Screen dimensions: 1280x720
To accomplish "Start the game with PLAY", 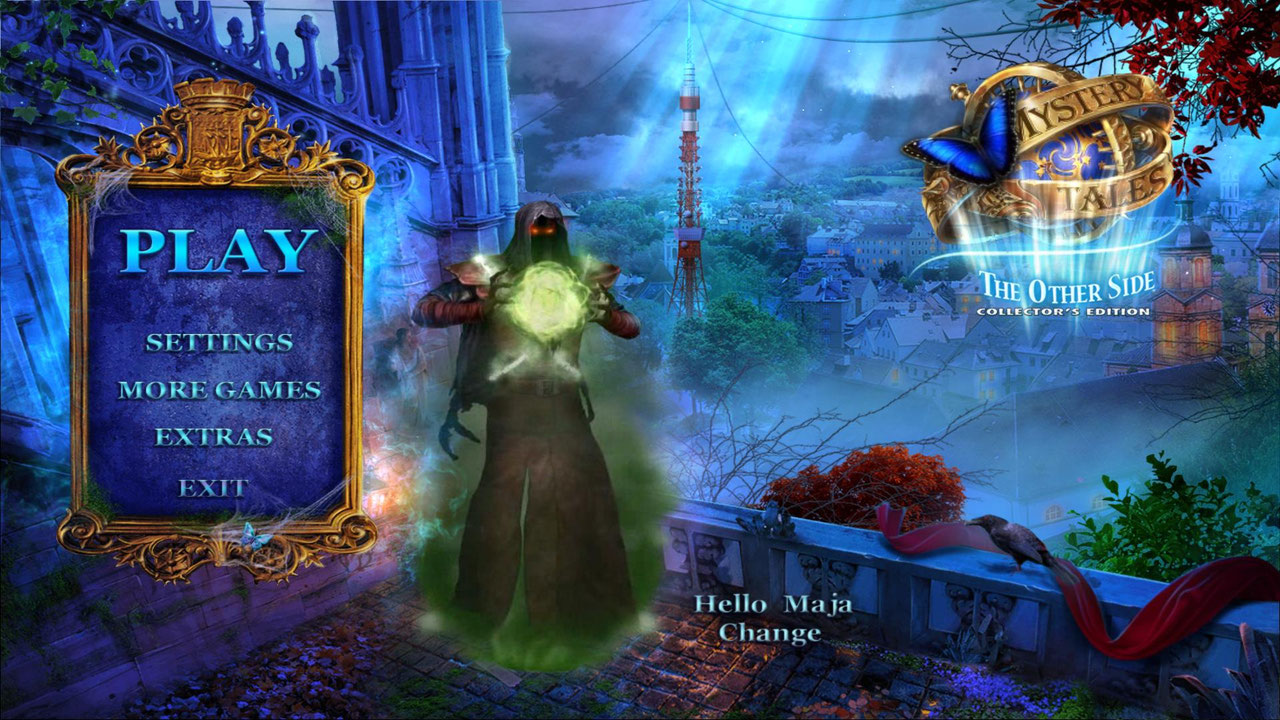I will (x=219, y=251).
